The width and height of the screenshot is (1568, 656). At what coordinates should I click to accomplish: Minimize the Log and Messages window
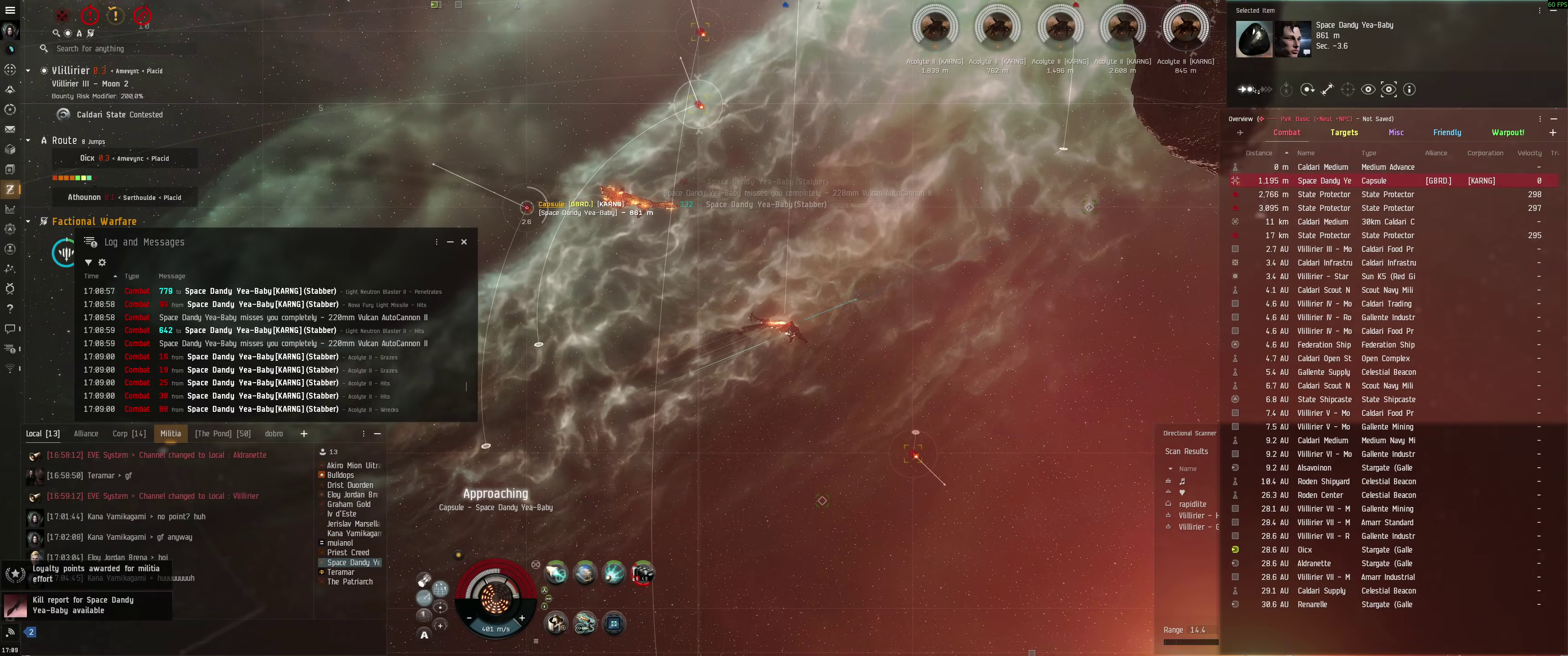pos(450,241)
